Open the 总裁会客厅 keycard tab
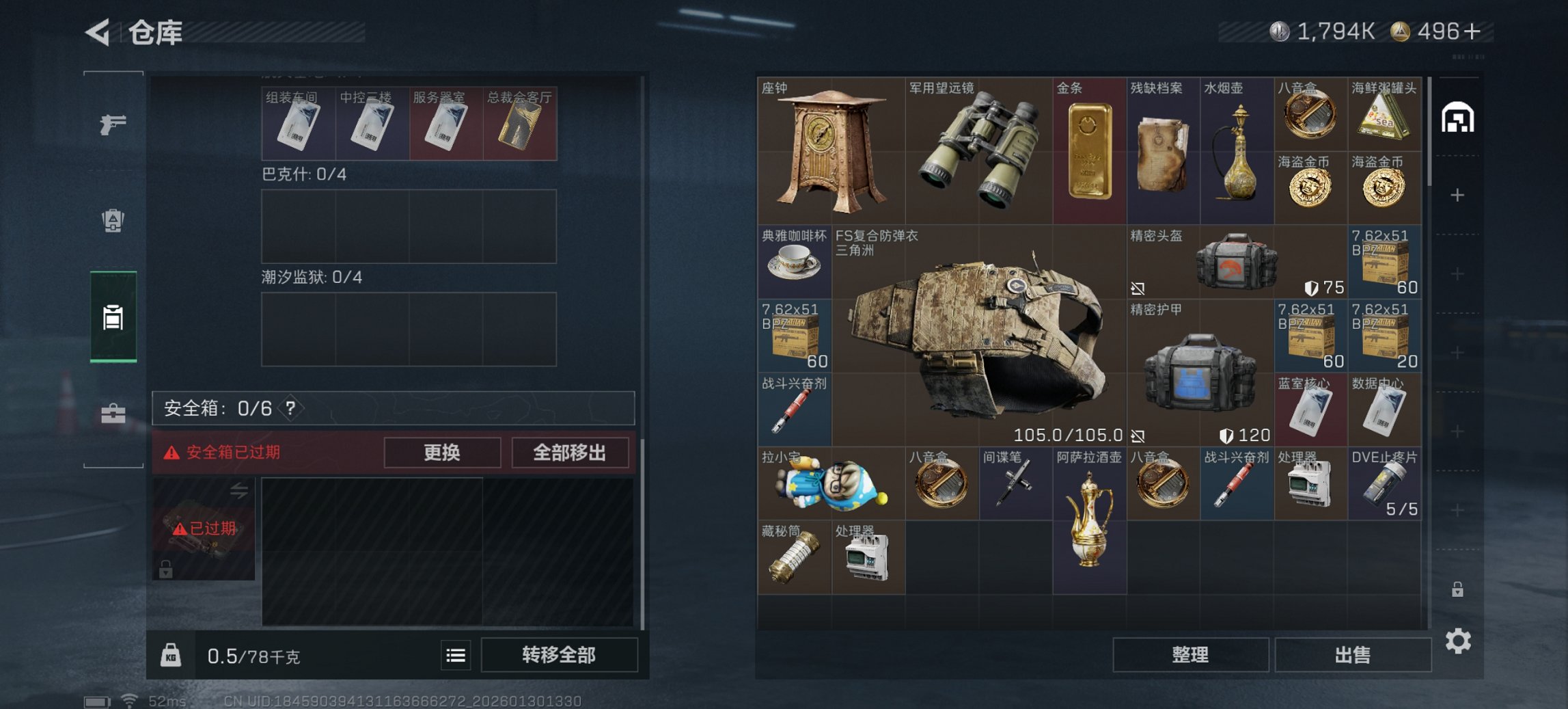 click(x=520, y=122)
